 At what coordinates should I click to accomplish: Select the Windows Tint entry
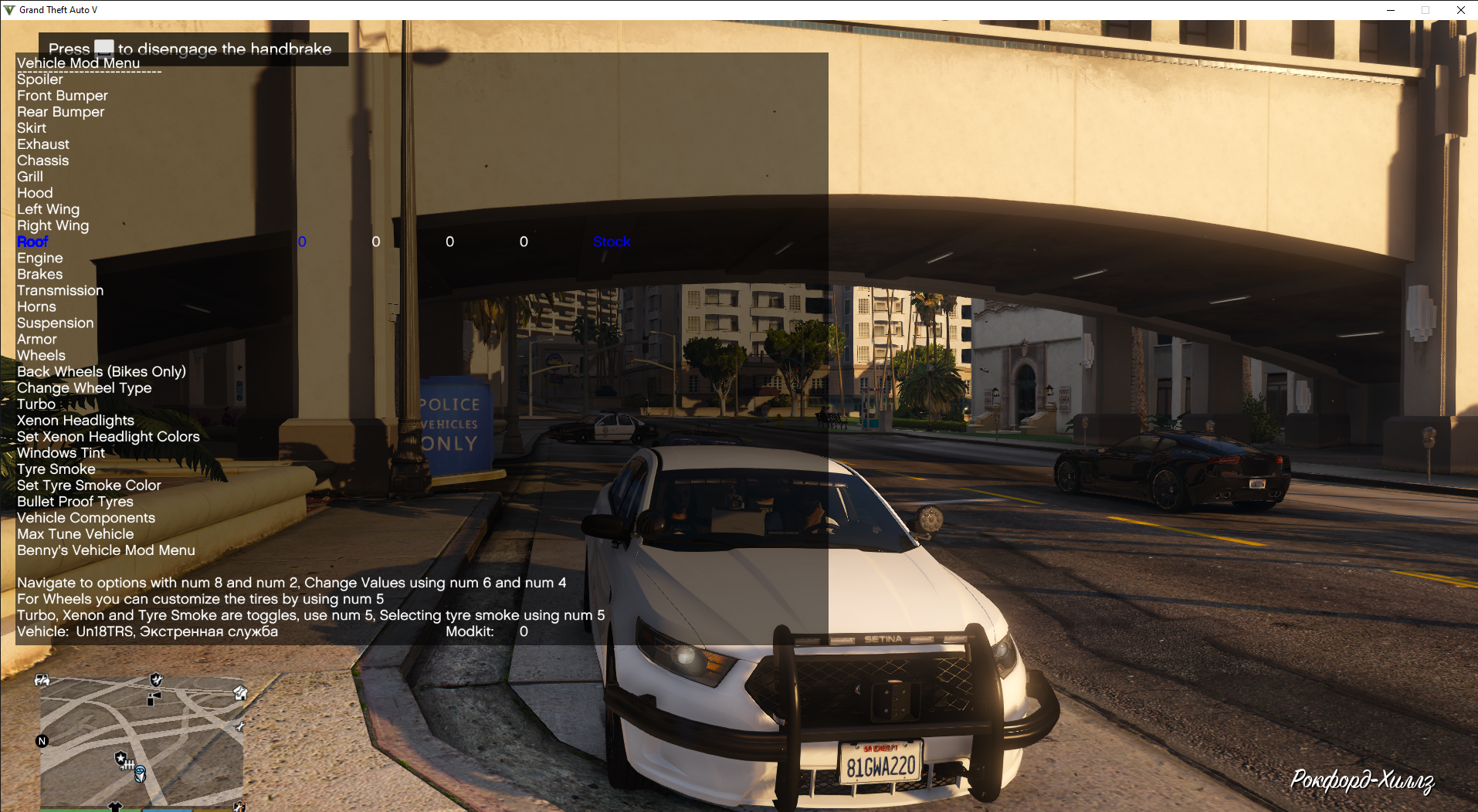(61, 452)
